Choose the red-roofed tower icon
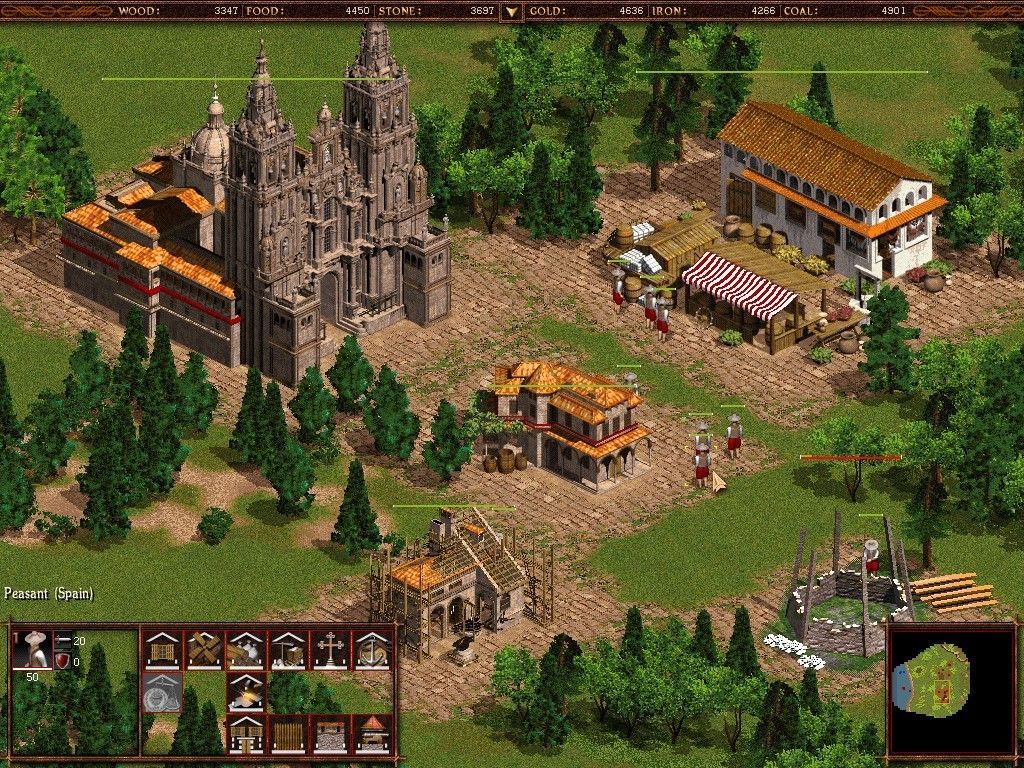1024x768 pixels. point(372,734)
